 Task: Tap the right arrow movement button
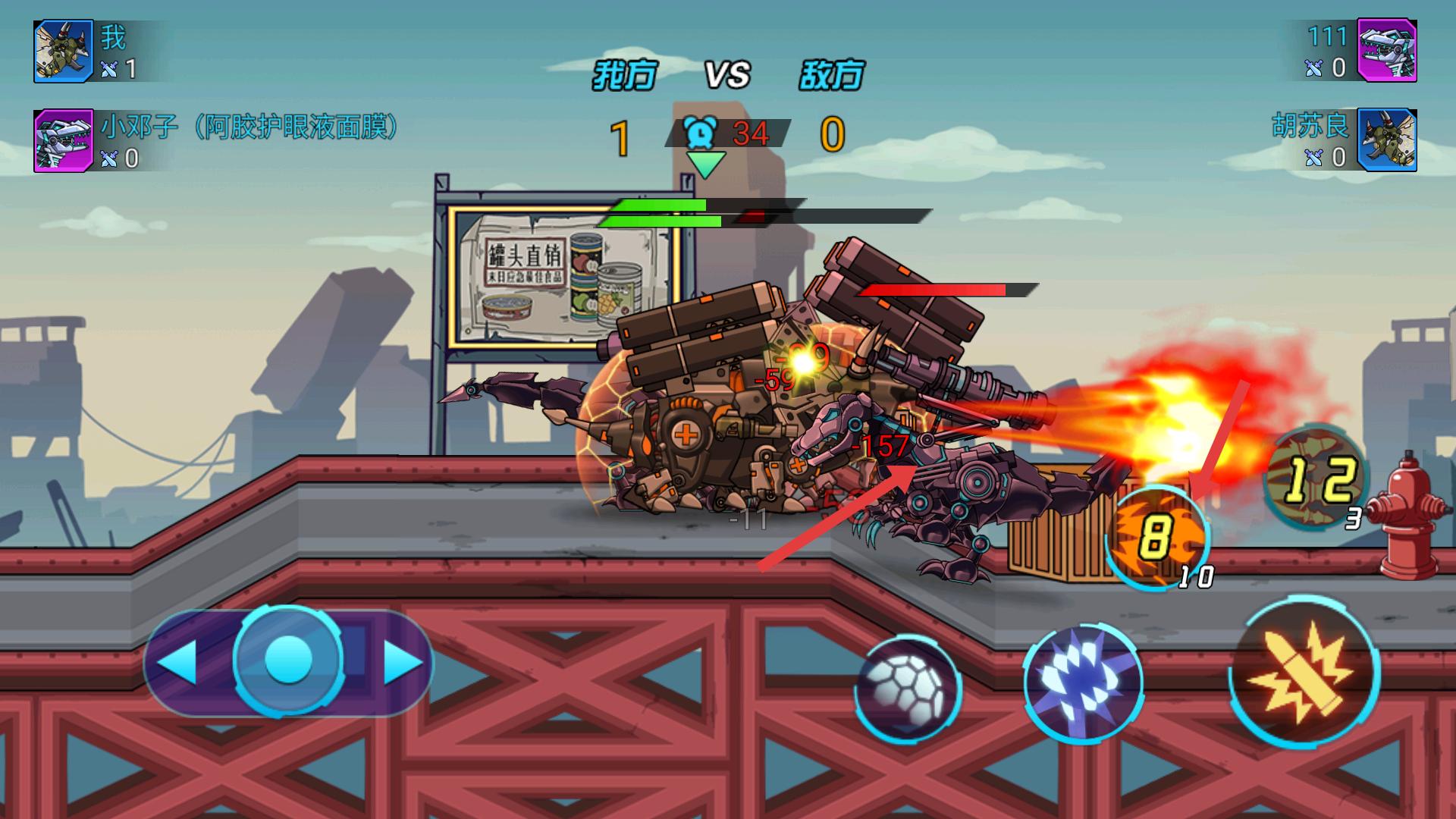pos(402,663)
